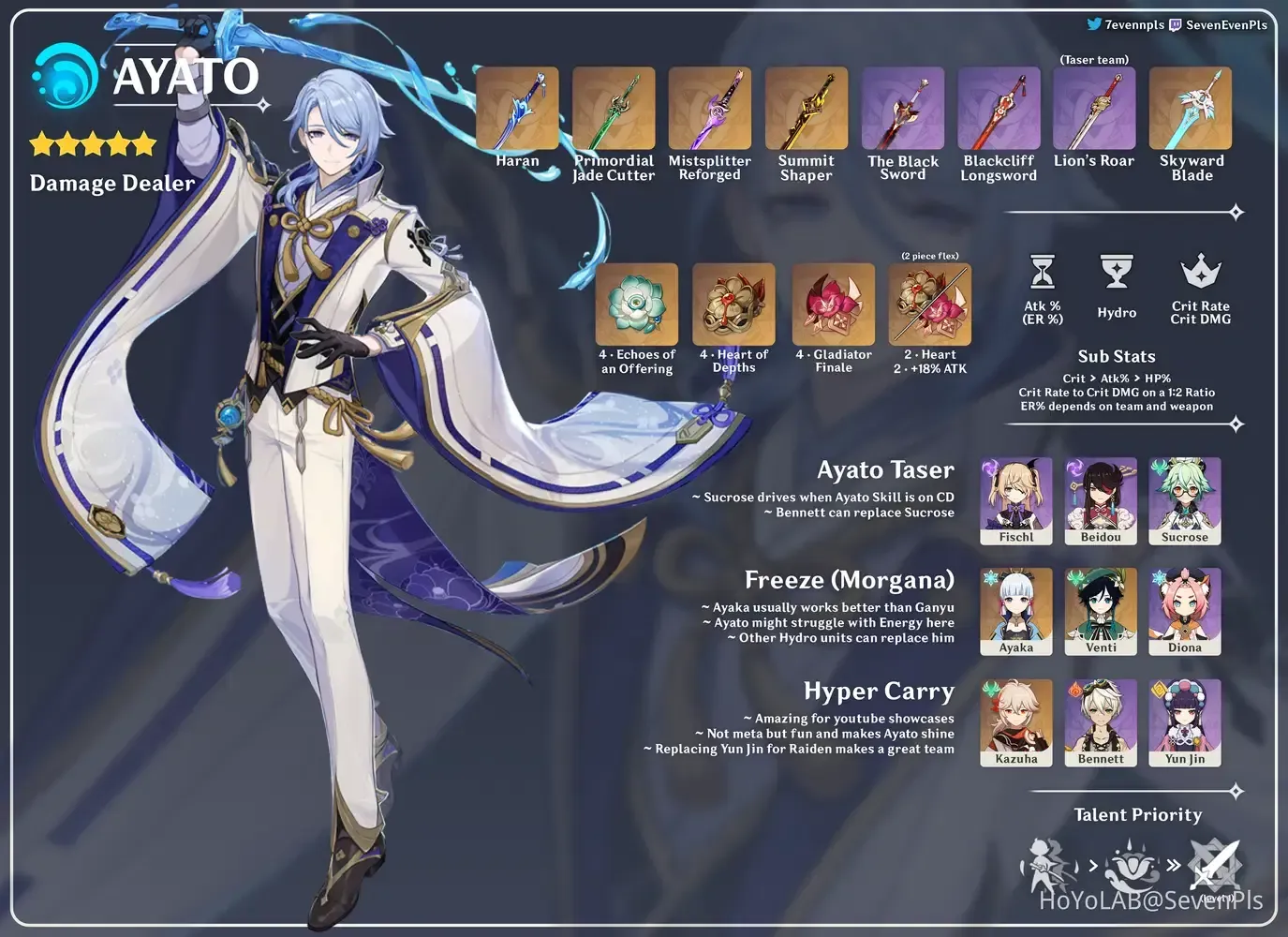Viewport: 1288px width, 937px height.
Task: Select the Summit Shaper sword icon
Action: point(807,109)
